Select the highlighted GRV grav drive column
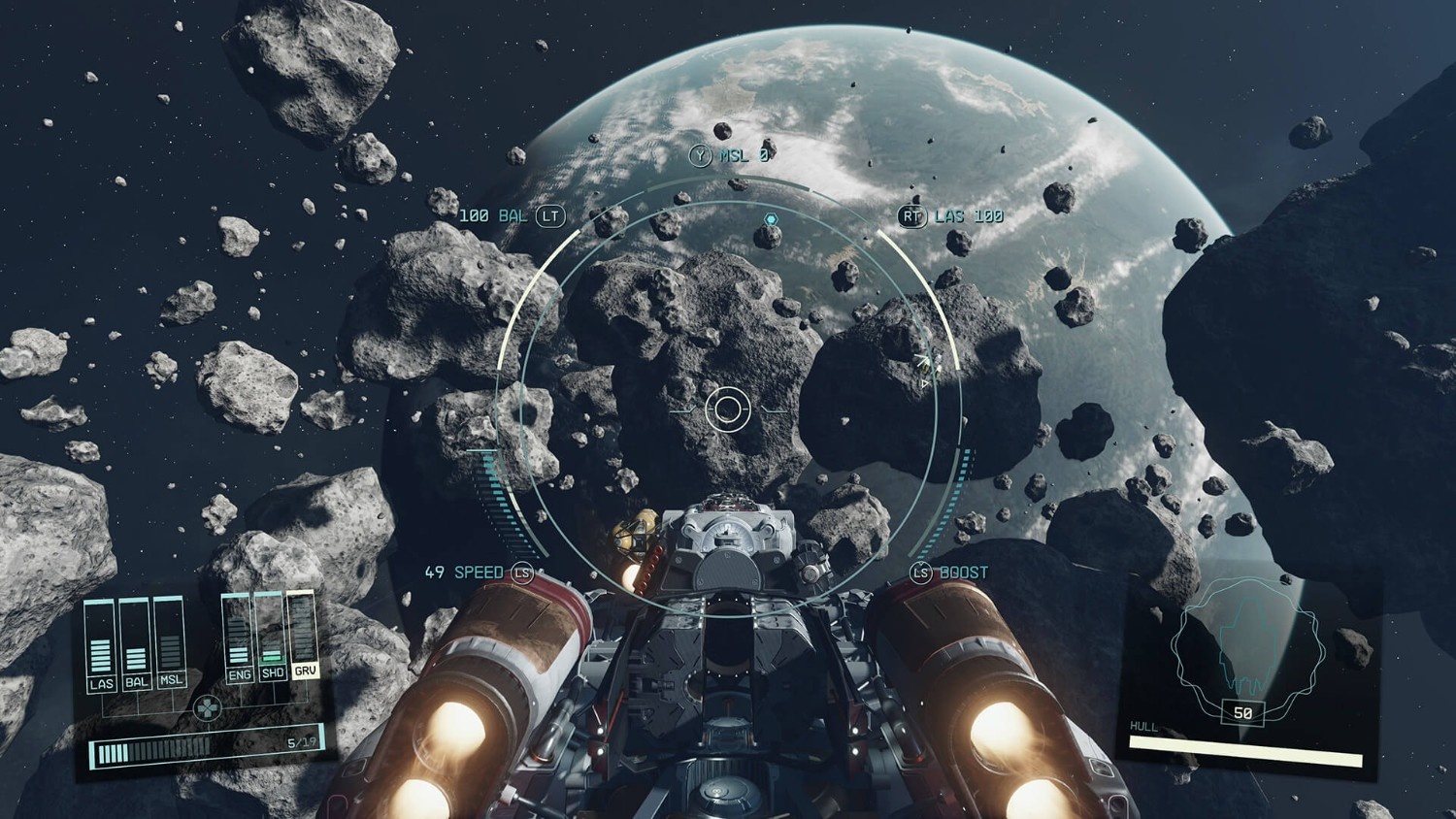Screen dimensions: 1456x819 [304, 637]
